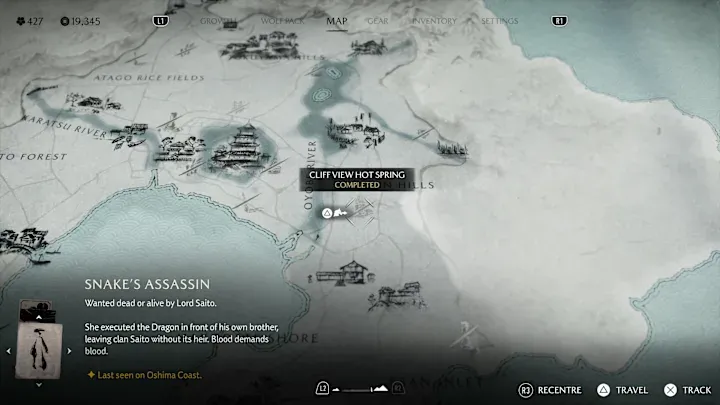The image size is (720, 405).
Task: Show the previous wanted card with left arrow
Action: tap(10, 350)
